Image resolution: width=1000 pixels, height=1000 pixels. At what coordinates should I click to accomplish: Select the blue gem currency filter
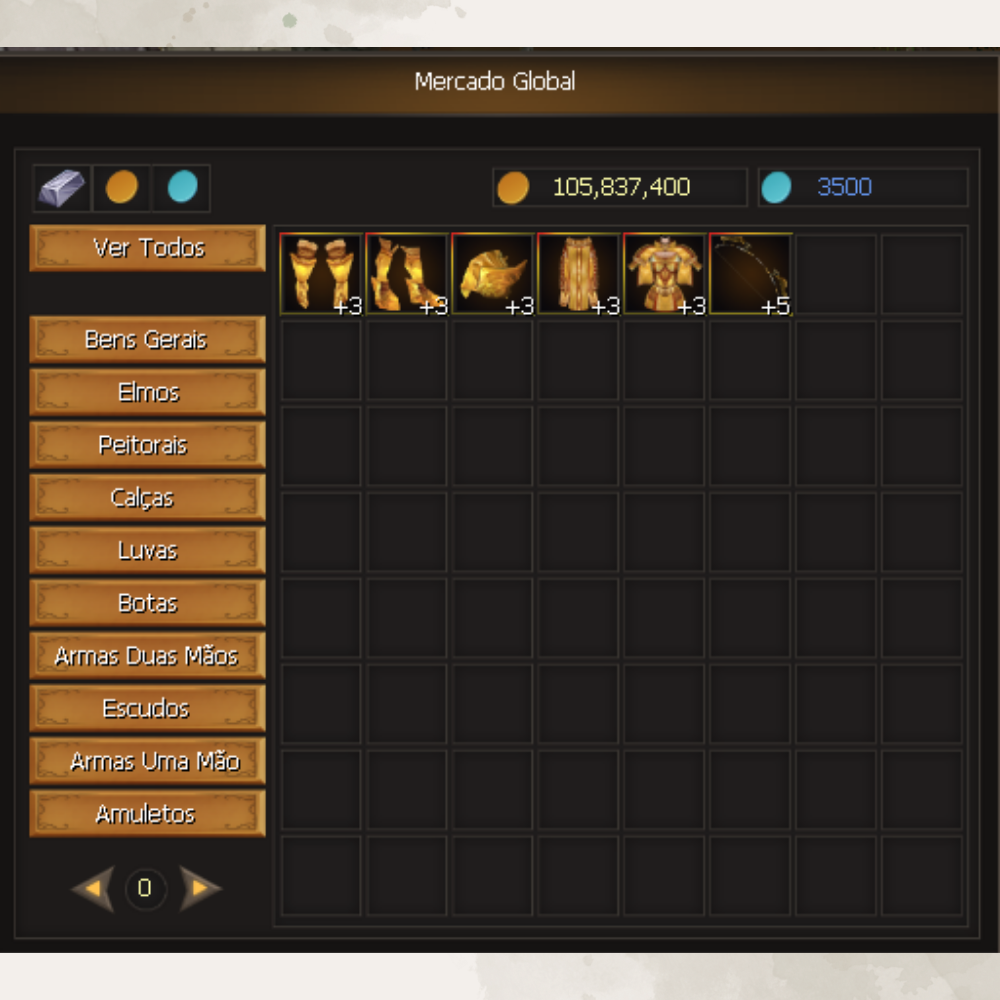coord(182,188)
